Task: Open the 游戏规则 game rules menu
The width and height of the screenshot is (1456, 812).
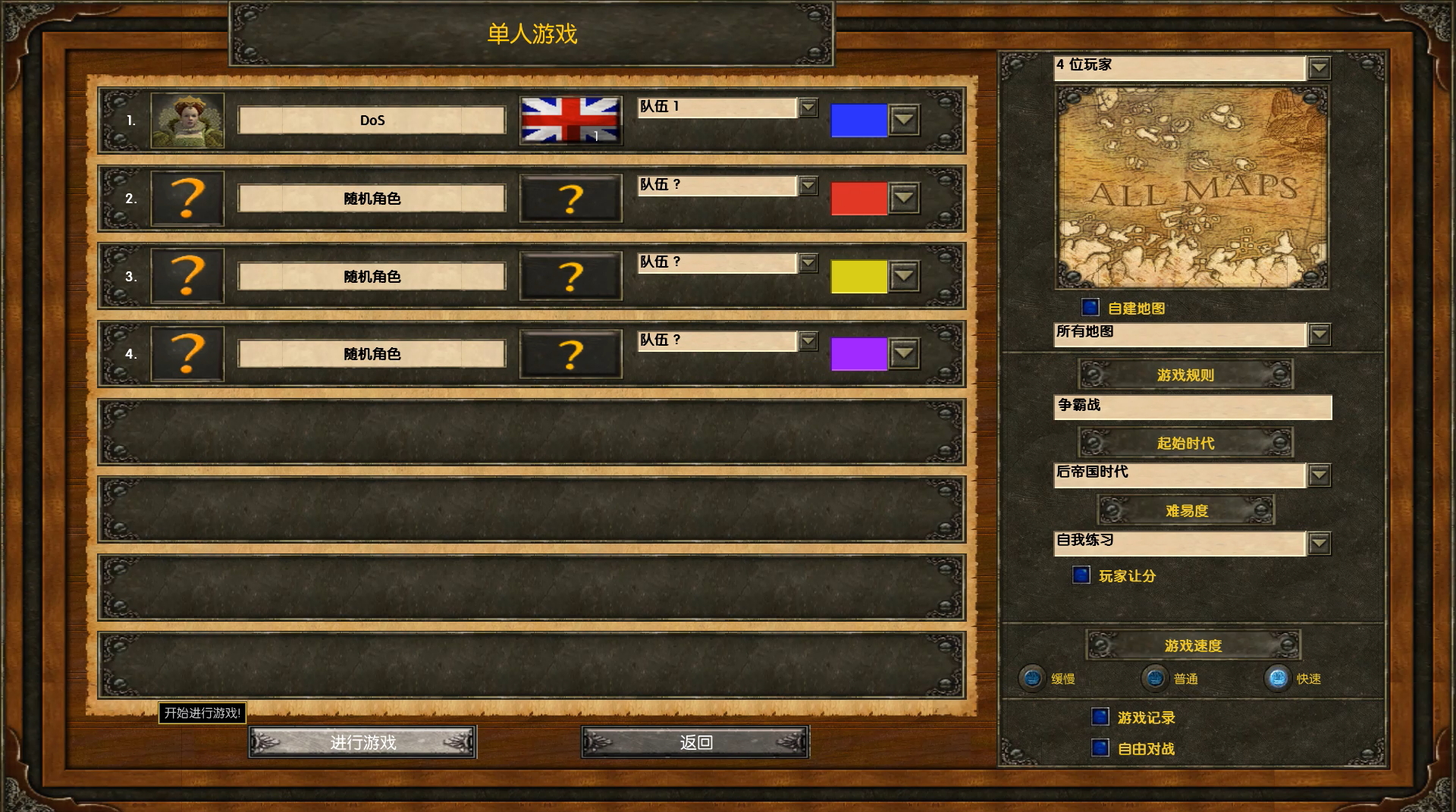Action: tap(1184, 375)
